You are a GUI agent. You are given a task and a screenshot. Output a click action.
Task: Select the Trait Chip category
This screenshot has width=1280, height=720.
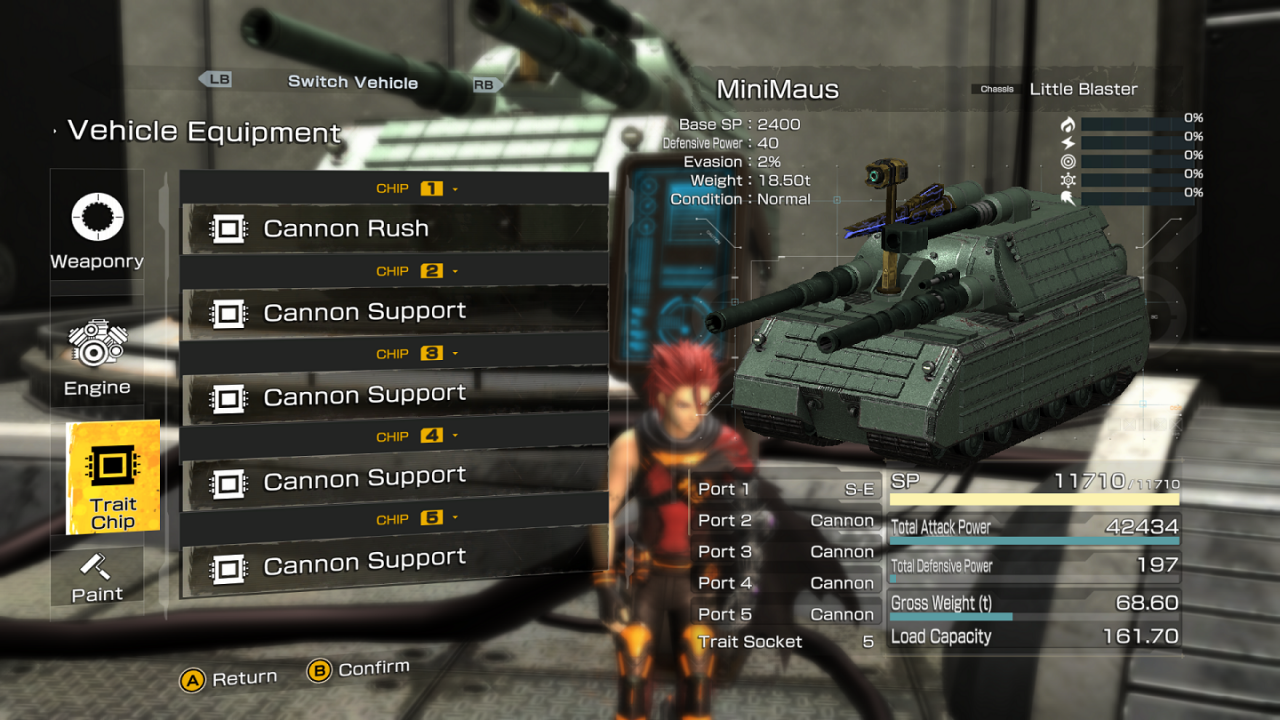pyautogui.click(x=112, y=478)
